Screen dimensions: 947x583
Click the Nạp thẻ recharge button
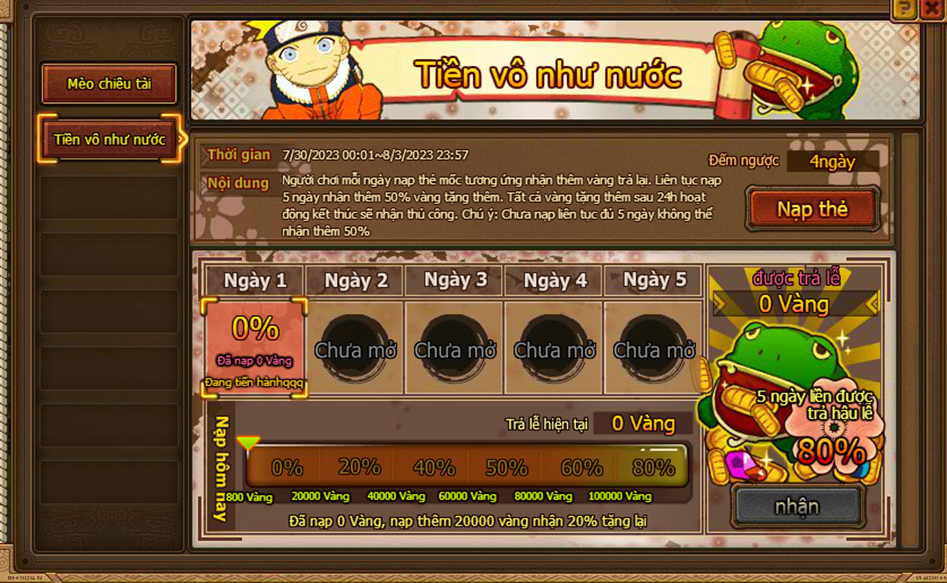point(812,209)
